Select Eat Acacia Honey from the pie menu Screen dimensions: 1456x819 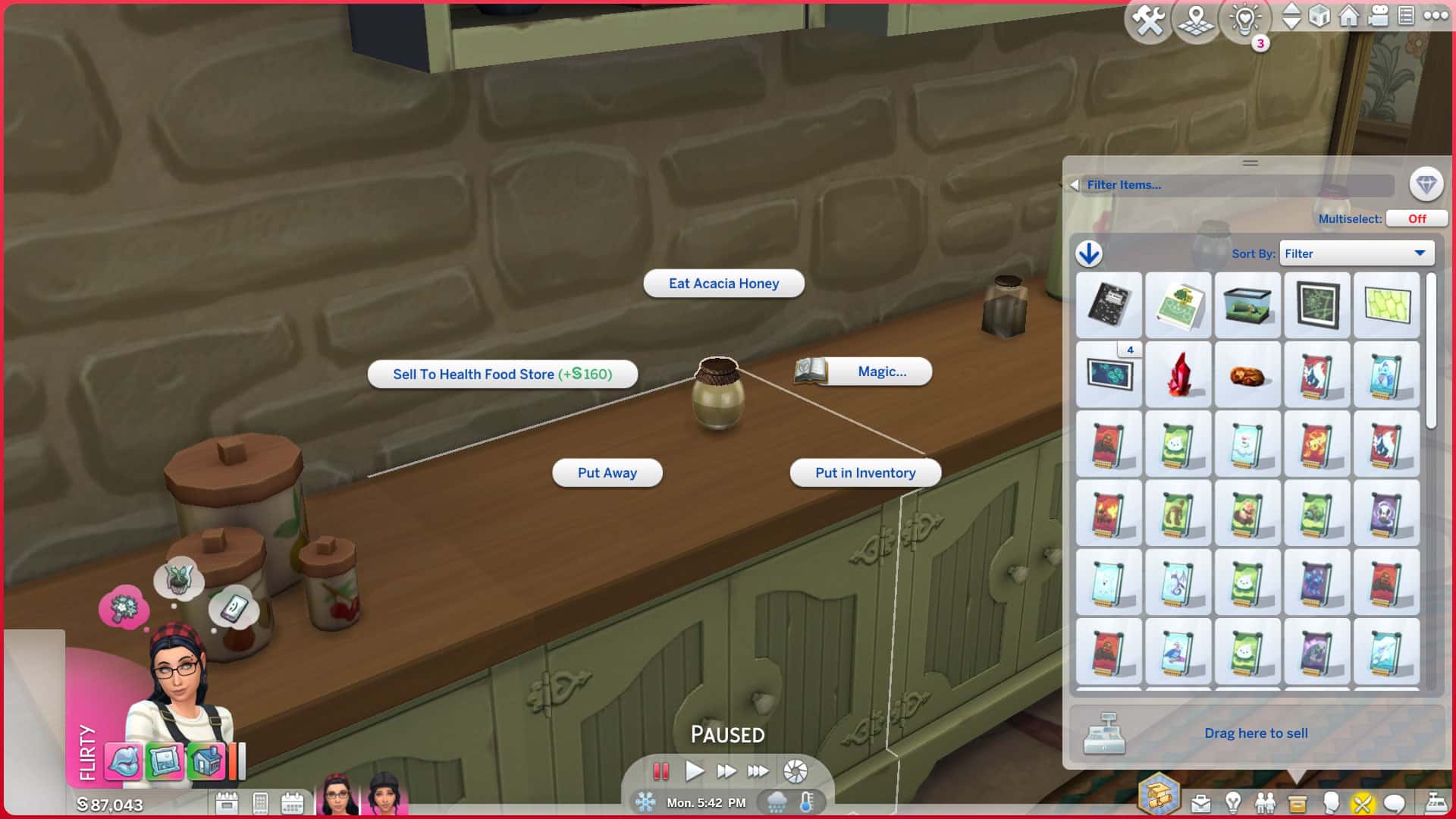pyautogui.click(x=723, y=283)
